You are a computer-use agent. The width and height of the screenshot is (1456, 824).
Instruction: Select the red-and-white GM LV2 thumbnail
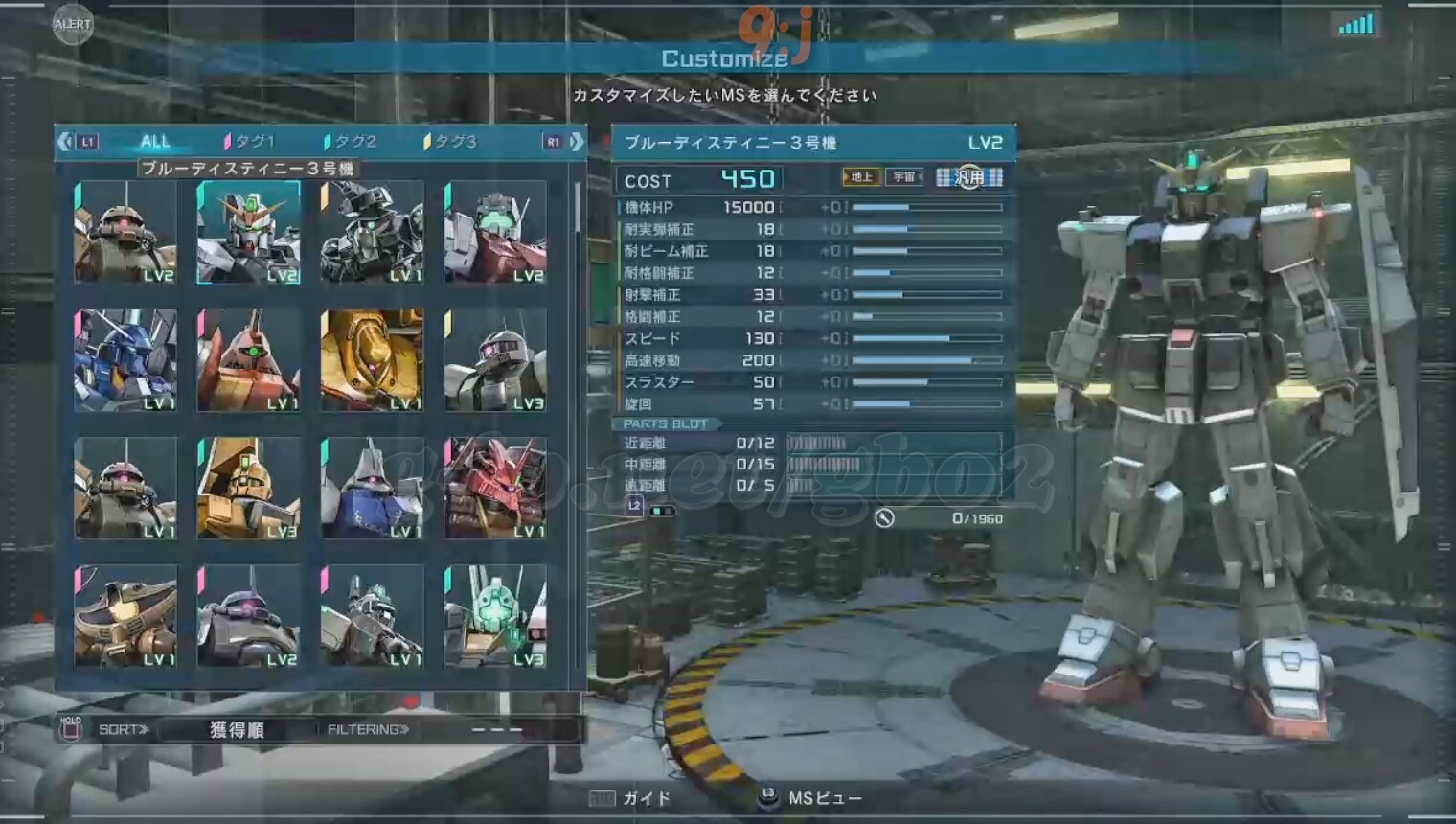click(x=495, y=232)
